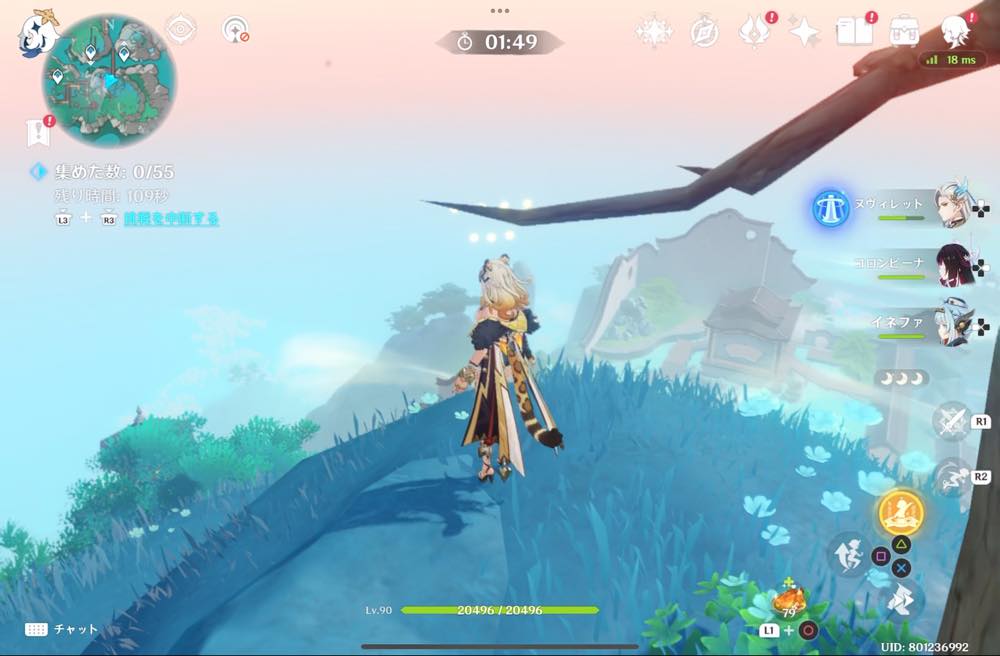Open the four-pointed star wish icon

(x=804, y=33)
